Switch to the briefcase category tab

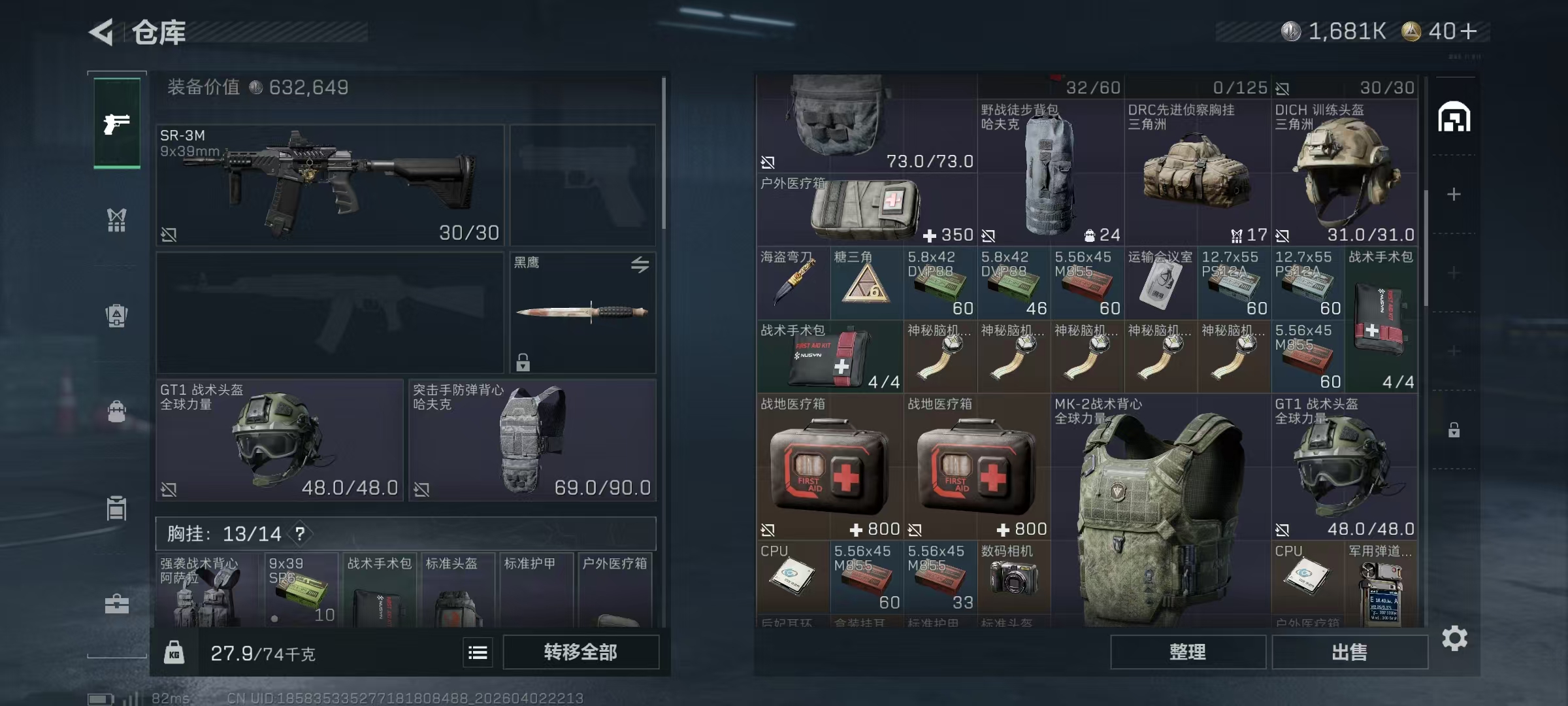(116, 605)
